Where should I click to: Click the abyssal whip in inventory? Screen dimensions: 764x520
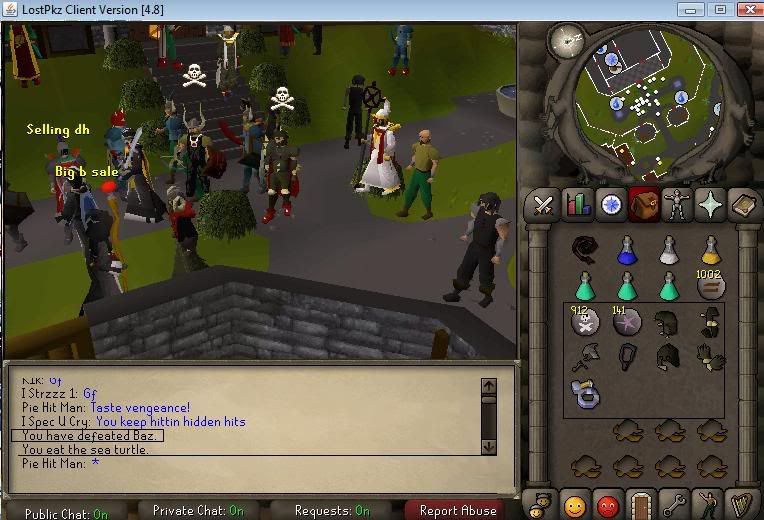tap(585, 249)
